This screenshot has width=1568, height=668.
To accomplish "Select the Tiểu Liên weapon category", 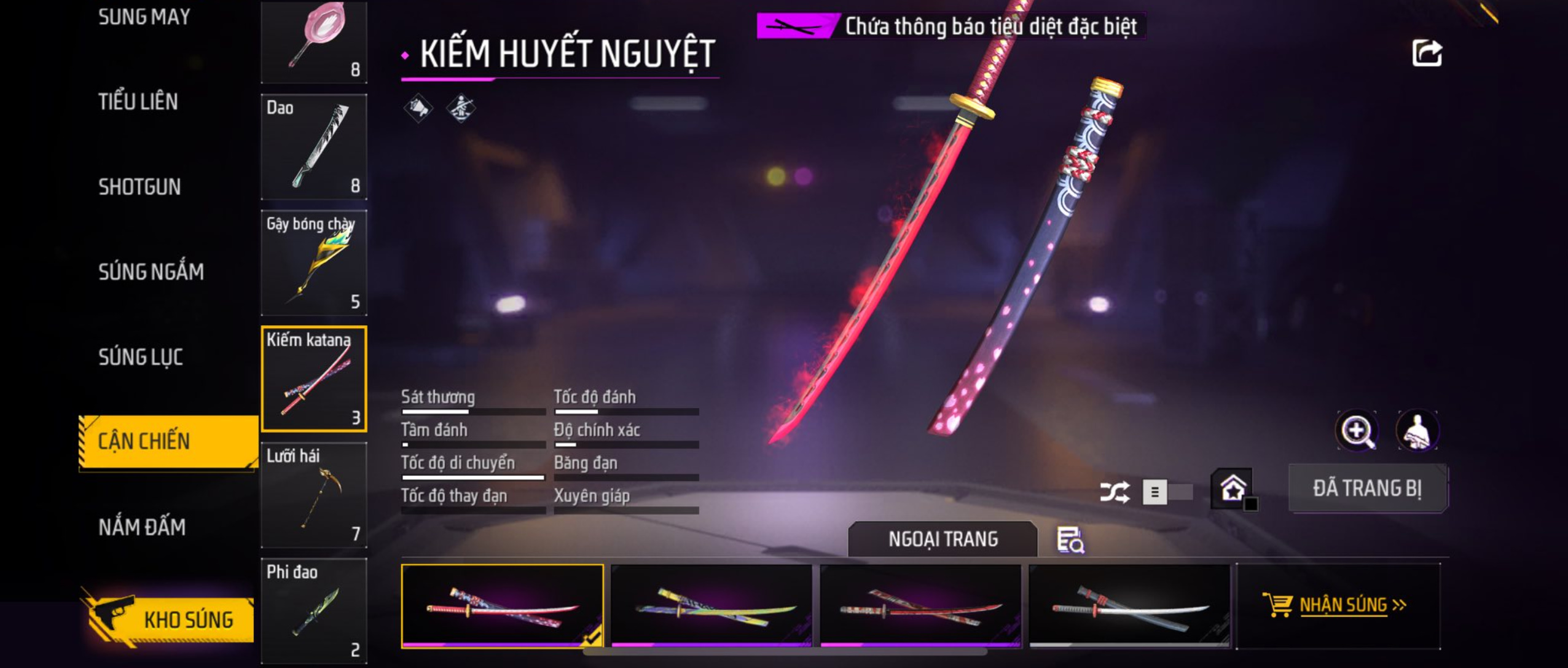I will [138, 102].
